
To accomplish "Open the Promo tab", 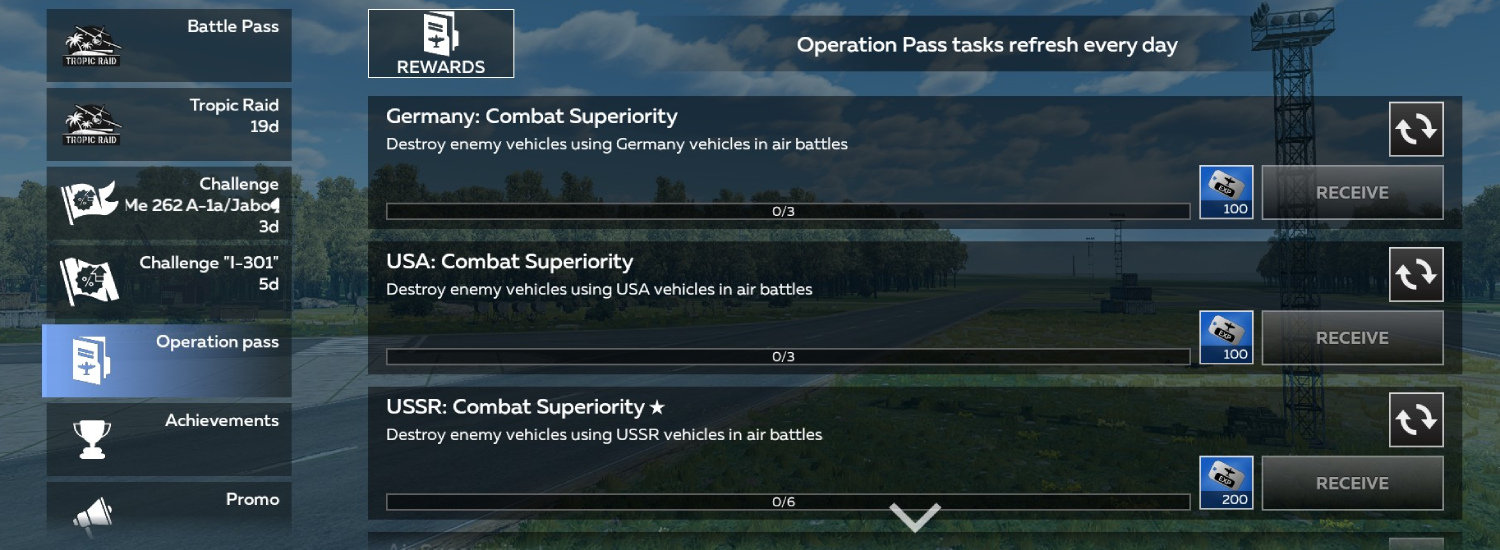I will (x=168, y=510).
